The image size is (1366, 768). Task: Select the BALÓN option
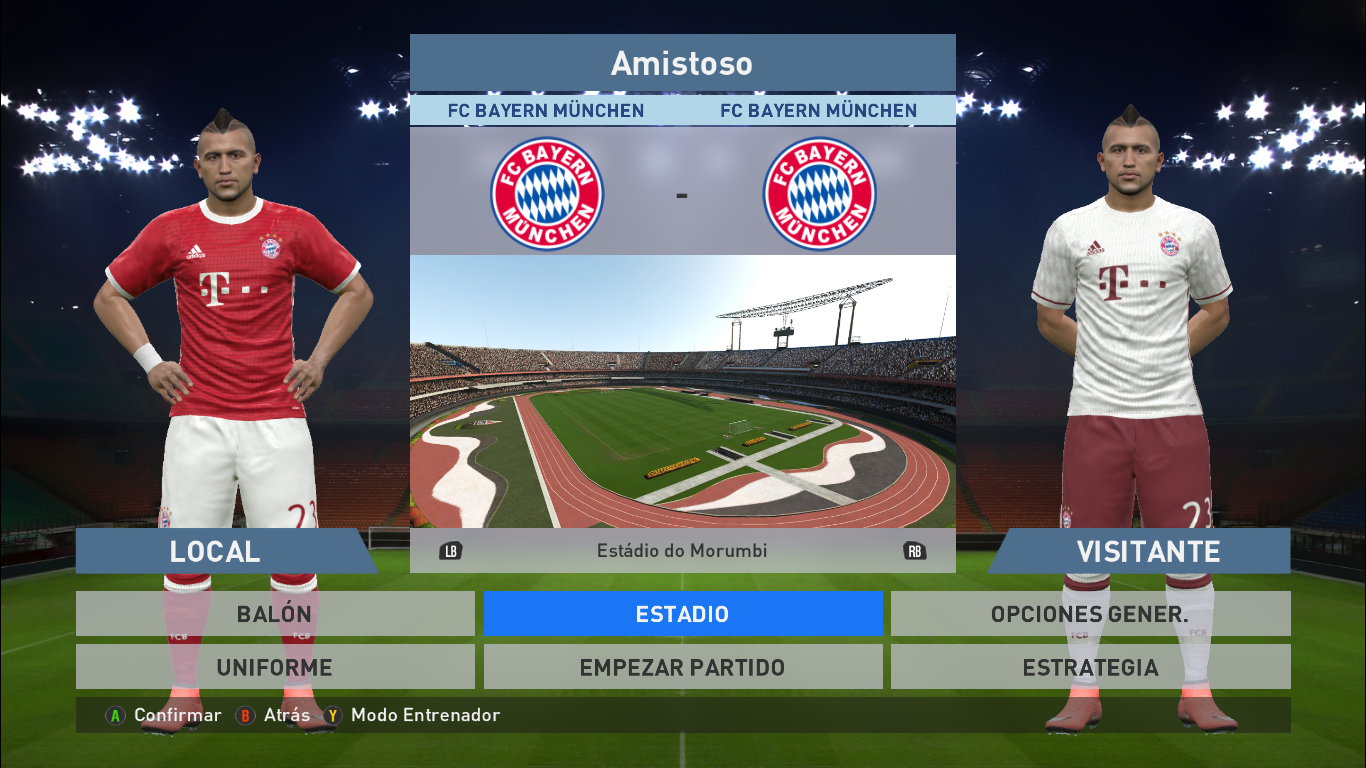point(275,613)
